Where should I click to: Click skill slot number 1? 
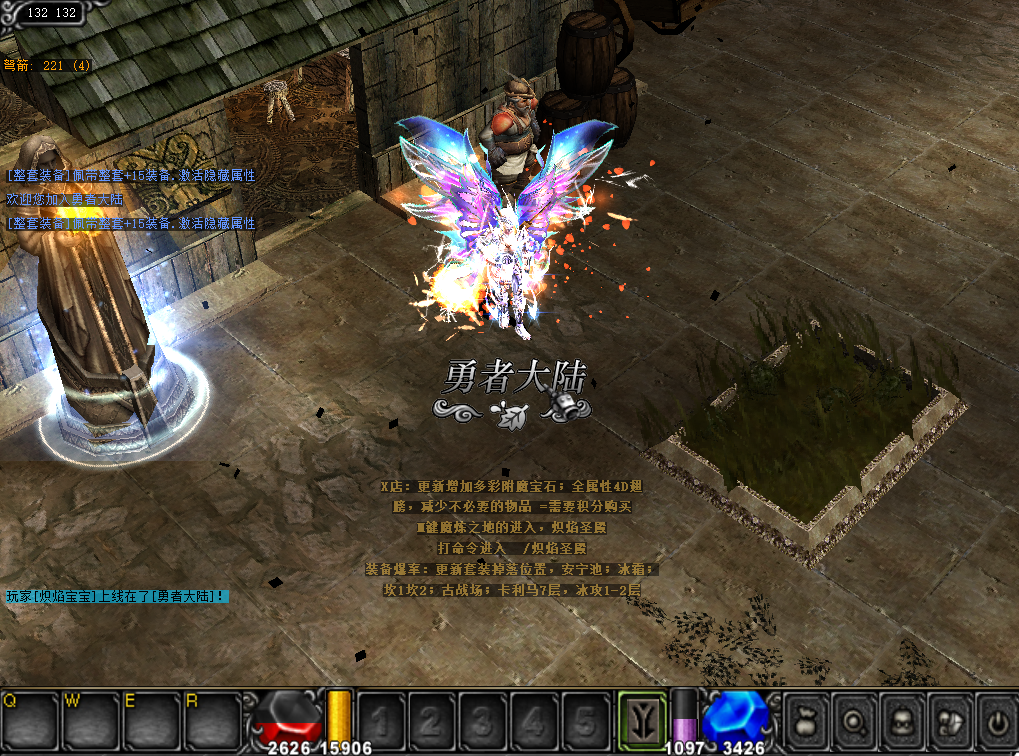coord(381,717)
